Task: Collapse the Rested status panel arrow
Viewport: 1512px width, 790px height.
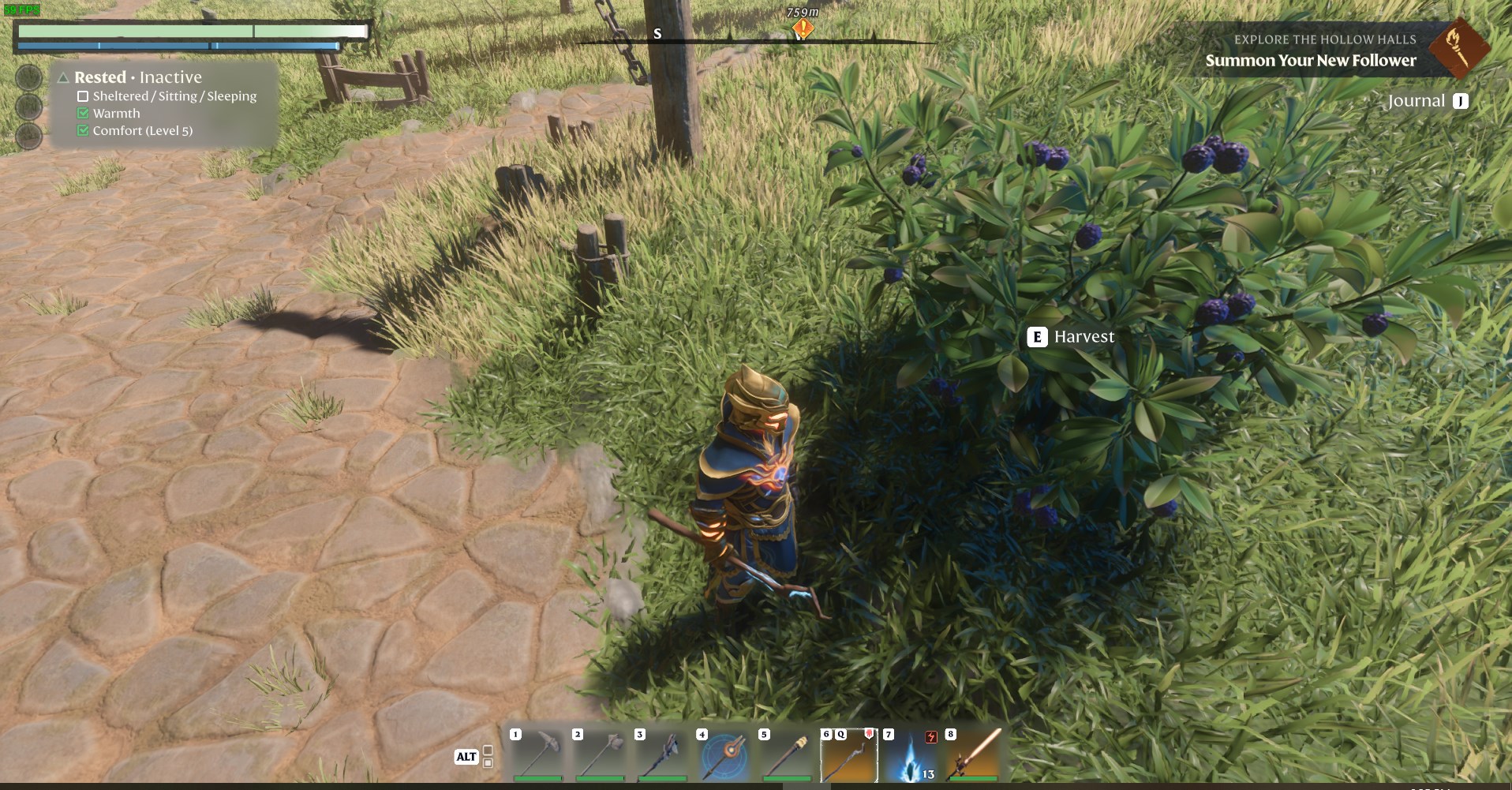Action: coord(63,77)
